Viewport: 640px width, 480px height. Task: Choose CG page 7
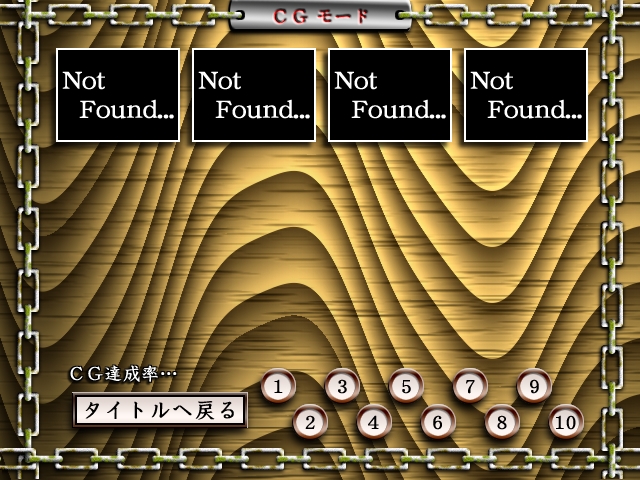[470, 386]
